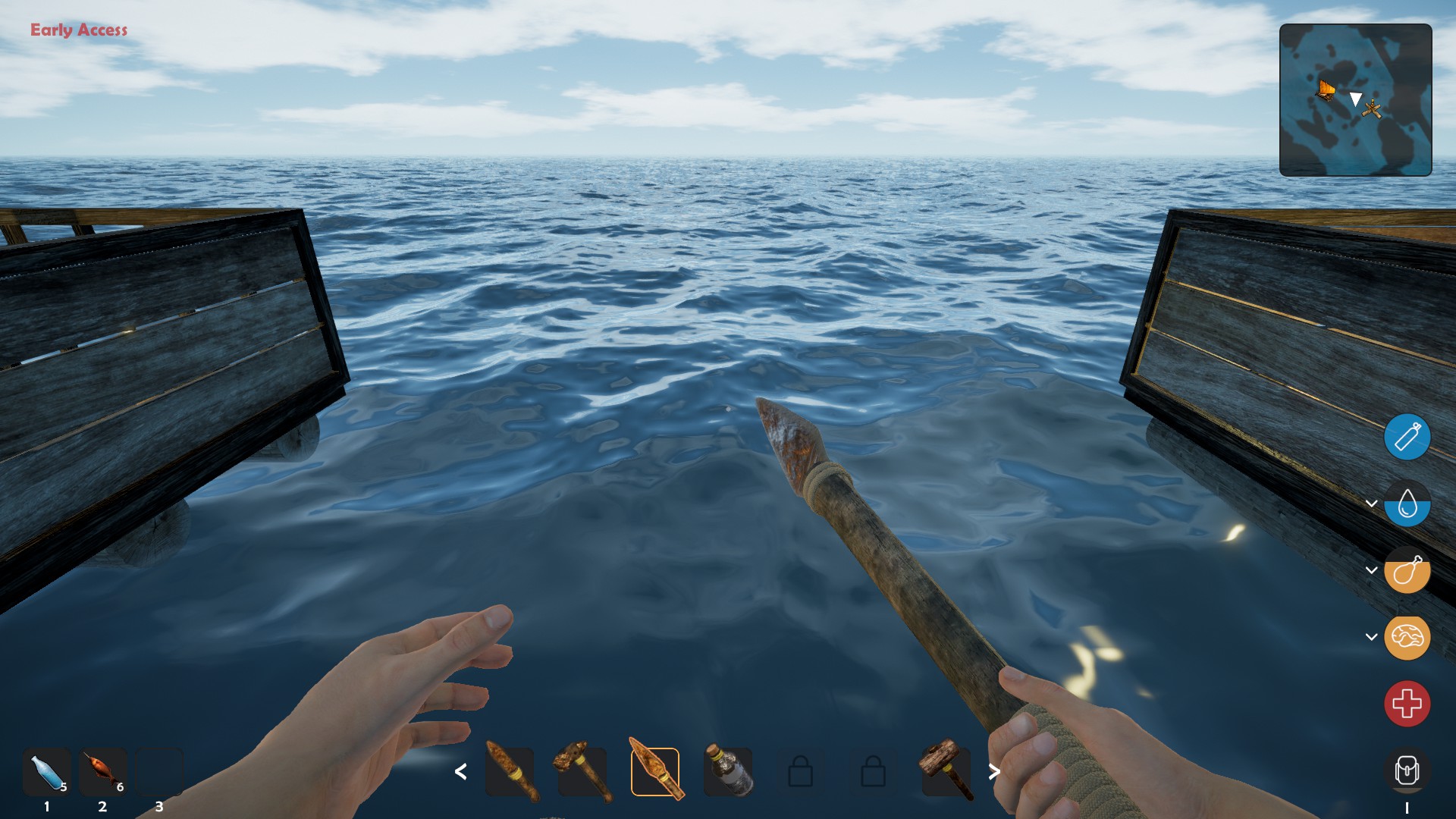The width and height of the screenshot is (1456, 819).
Task: Click the blue oxygen tank icon
Action: [1407, 437]
